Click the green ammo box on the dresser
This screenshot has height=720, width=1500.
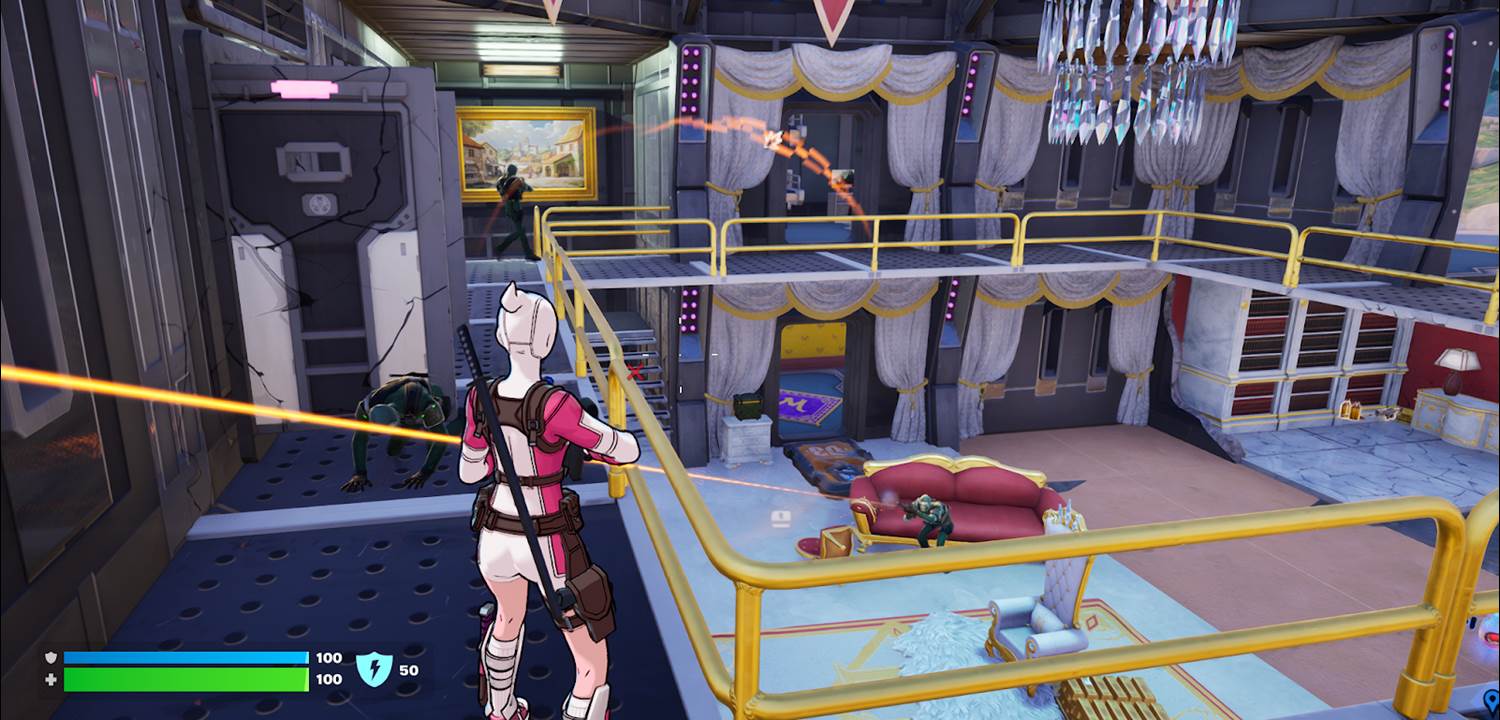(x=748, y=407)
